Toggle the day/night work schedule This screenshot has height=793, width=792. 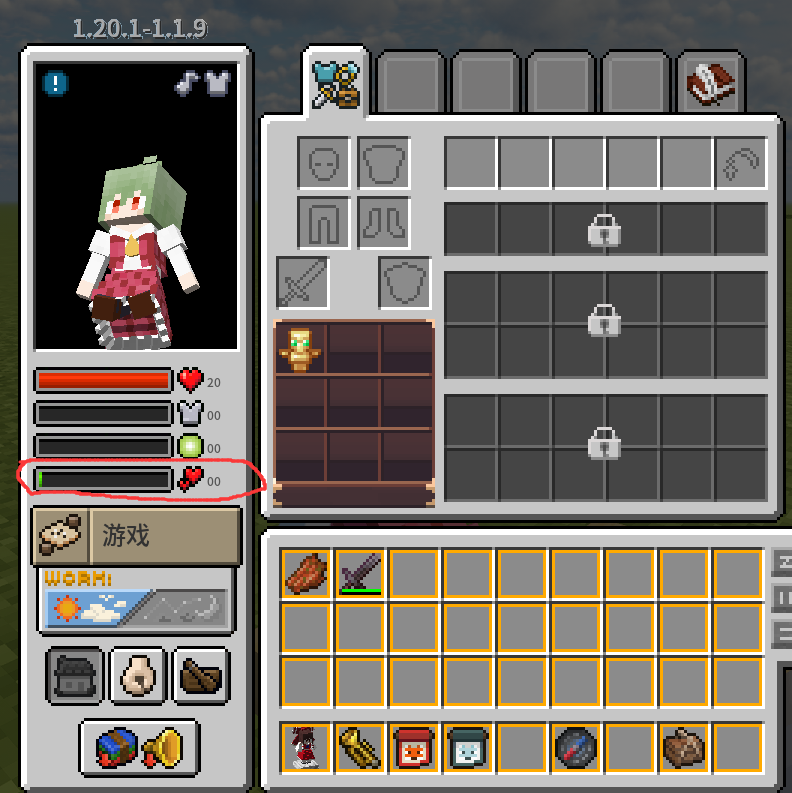pyautogui.click(x=137, y=607)
